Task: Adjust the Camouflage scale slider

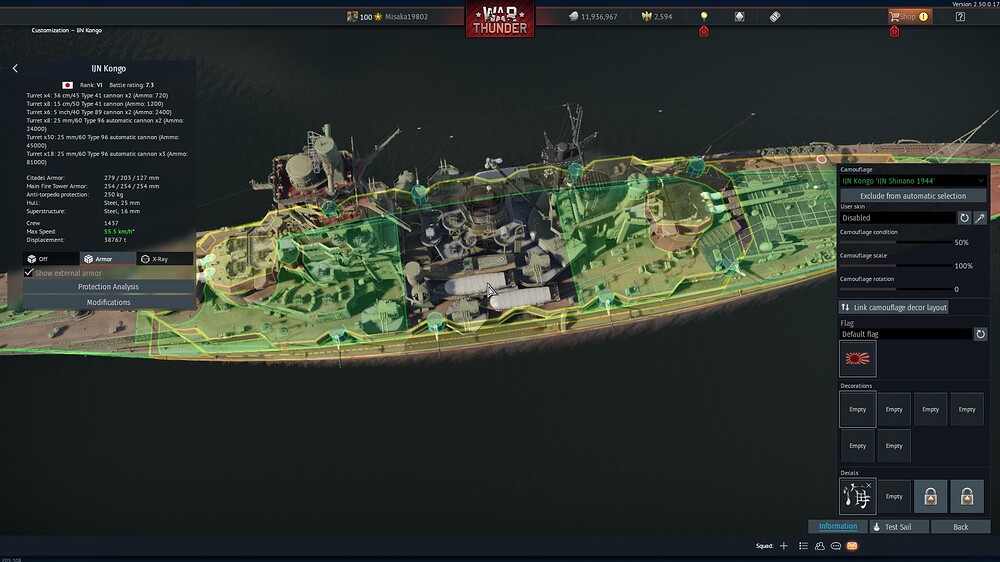Action: pyautogui.click(x=895, y=266)
